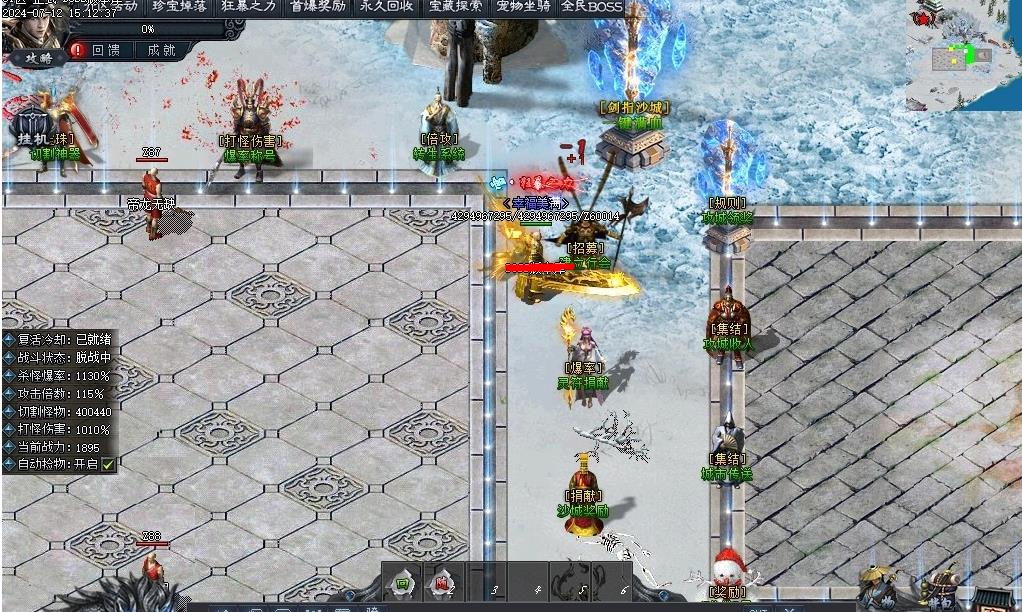Open the 首爆奖励 first-drop reward menu
This screenshot has width=1022, height=612.
click(x=318, y=7)
